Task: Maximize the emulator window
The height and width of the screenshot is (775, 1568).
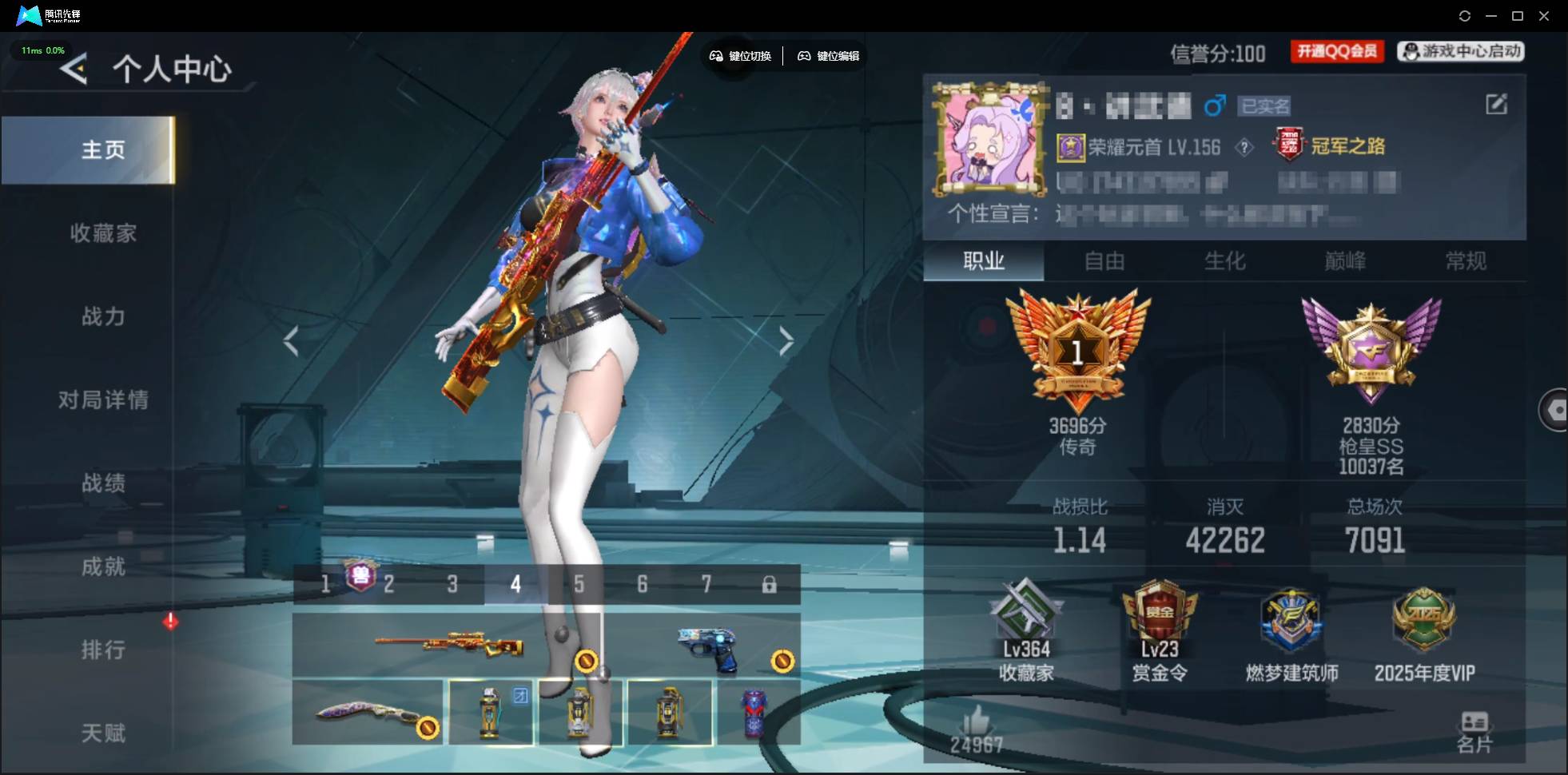Action: pos(1518,16)
